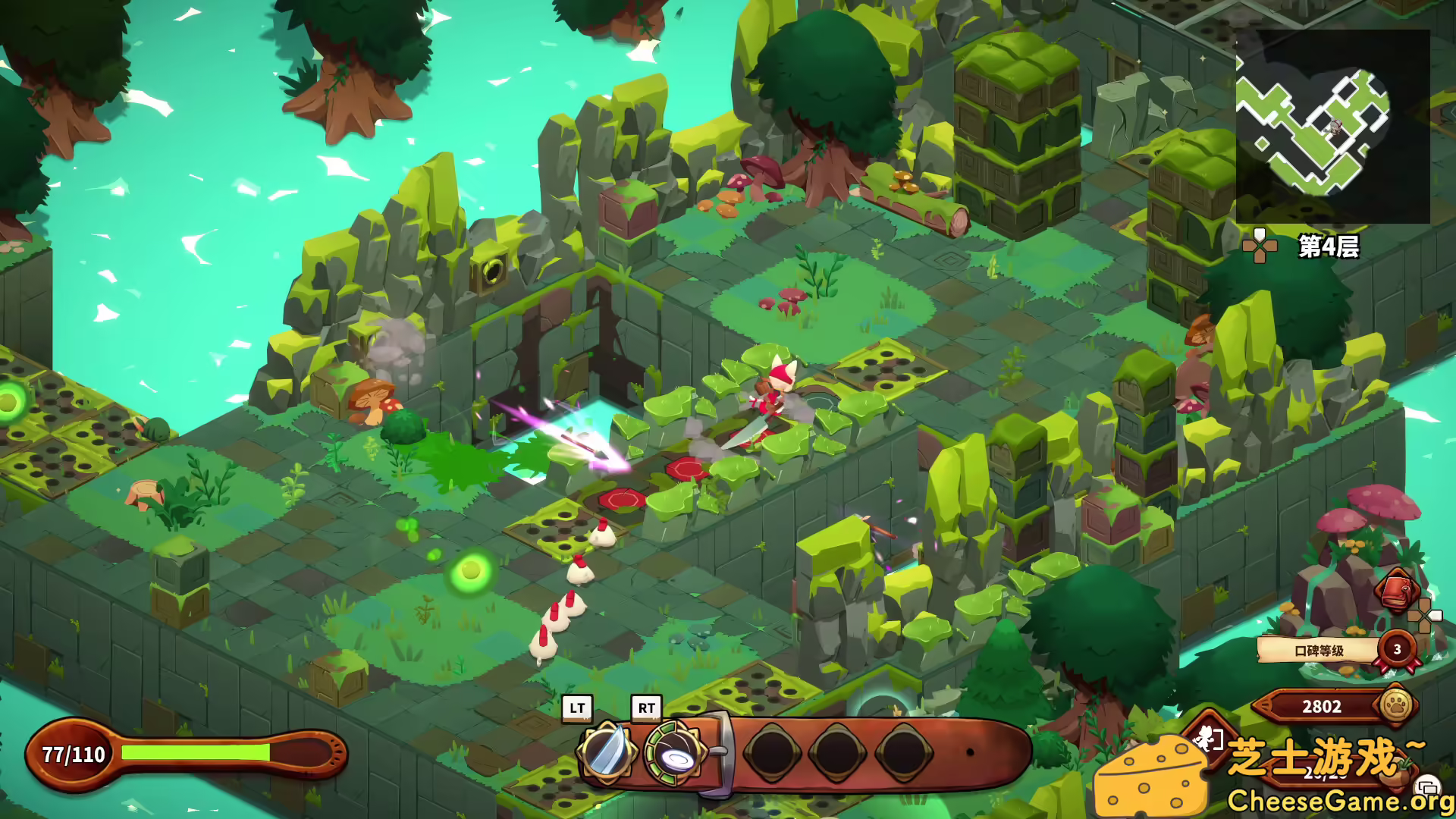The height and width of the screenshot is (819, 1456).
Task: Open the dungeon minimap
Action: tap(1332, 127)
